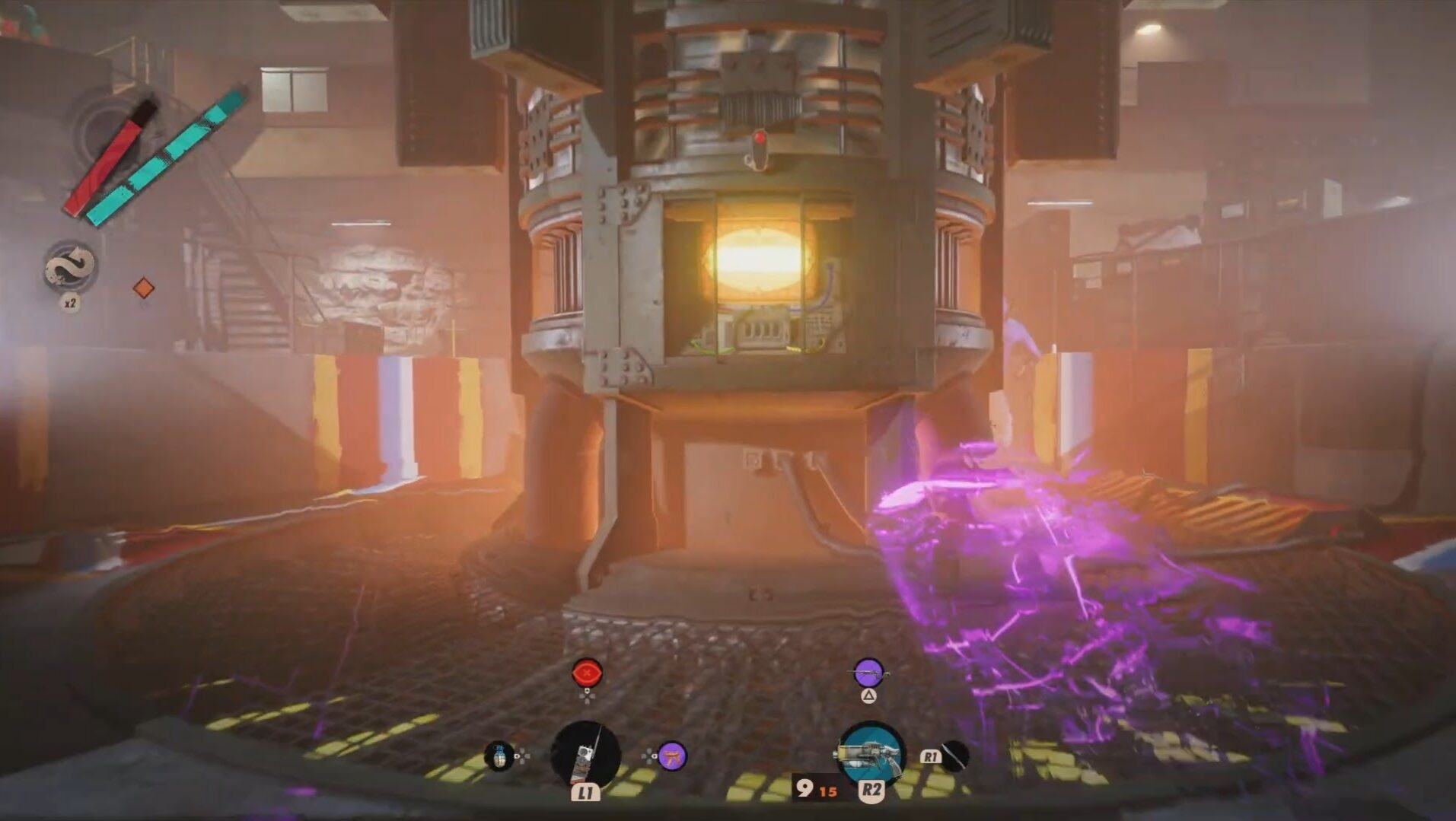This screenshot has height=821, width=1456.
Task: Click the red health bar
Action: click(x=104, y=165)
